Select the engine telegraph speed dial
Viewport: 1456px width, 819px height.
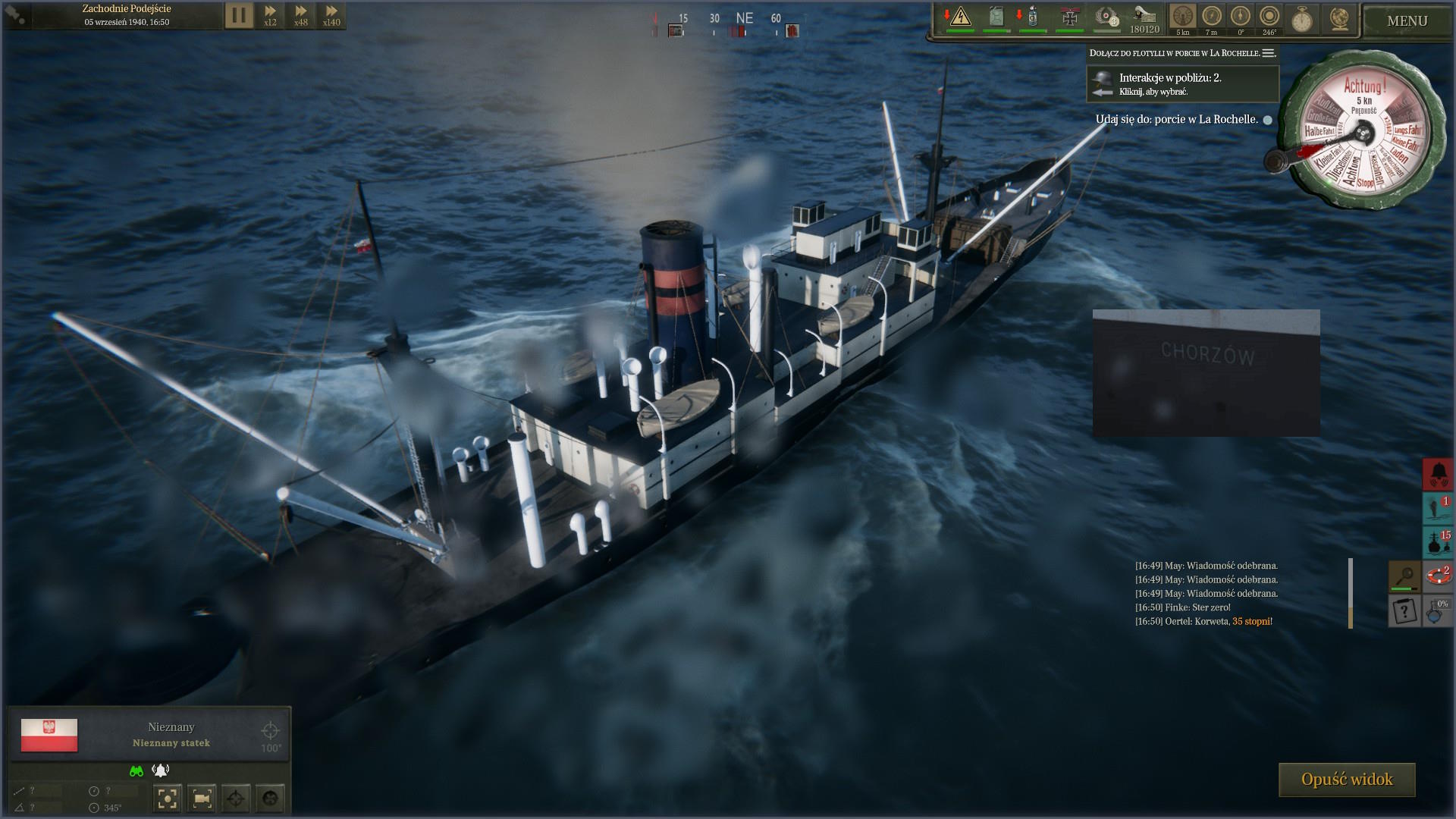coord(1363,133)
